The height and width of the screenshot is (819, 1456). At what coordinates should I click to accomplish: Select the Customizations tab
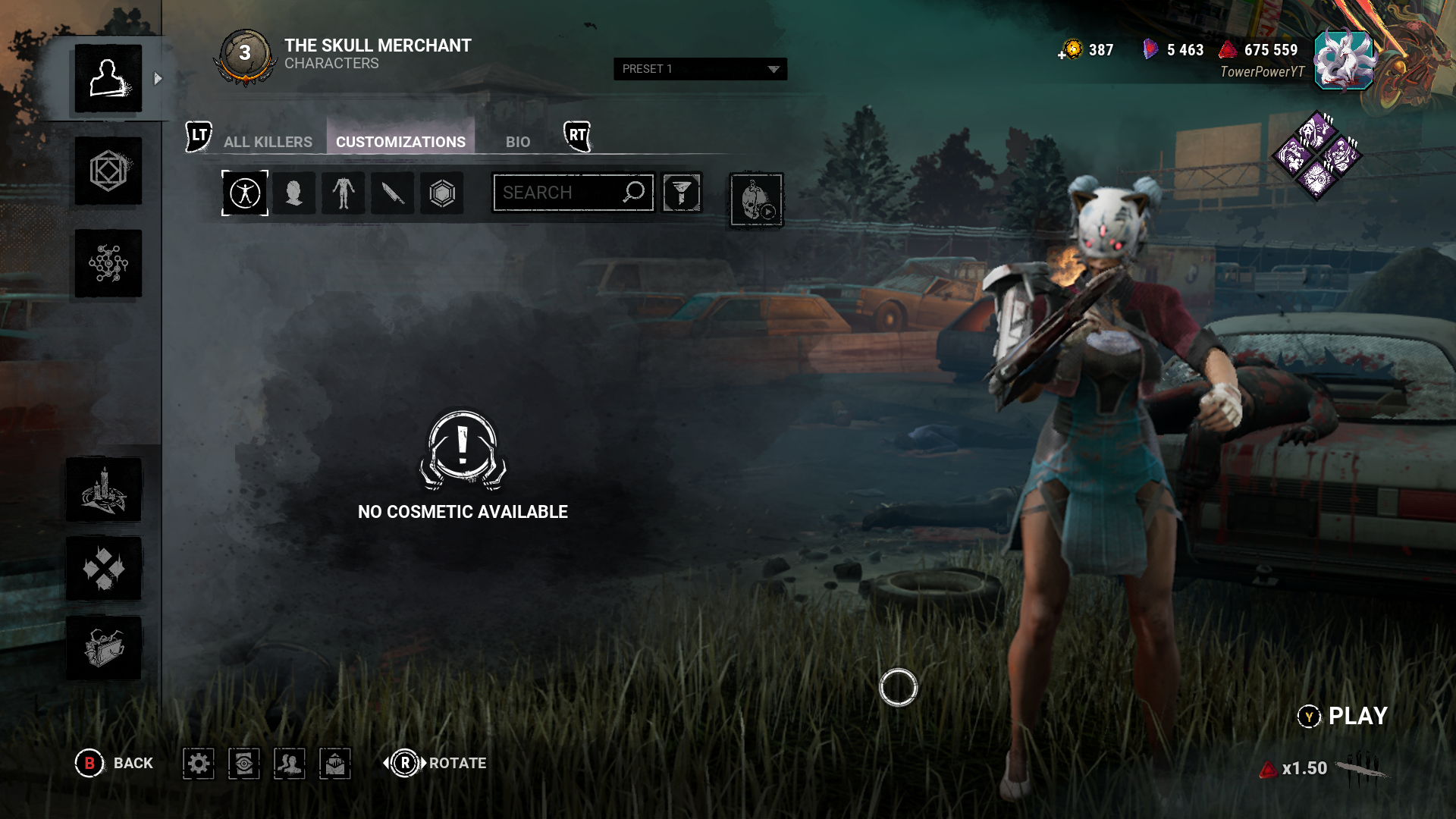coord(400,142)
